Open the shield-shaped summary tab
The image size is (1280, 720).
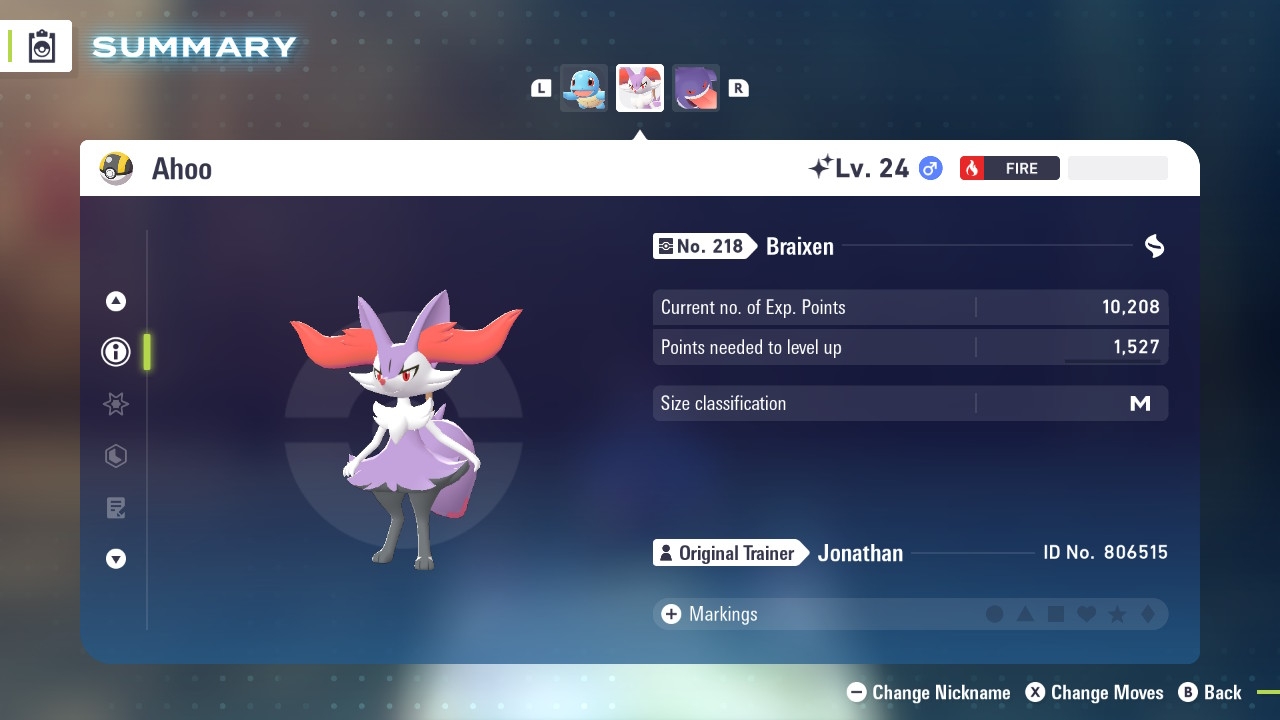116,456
